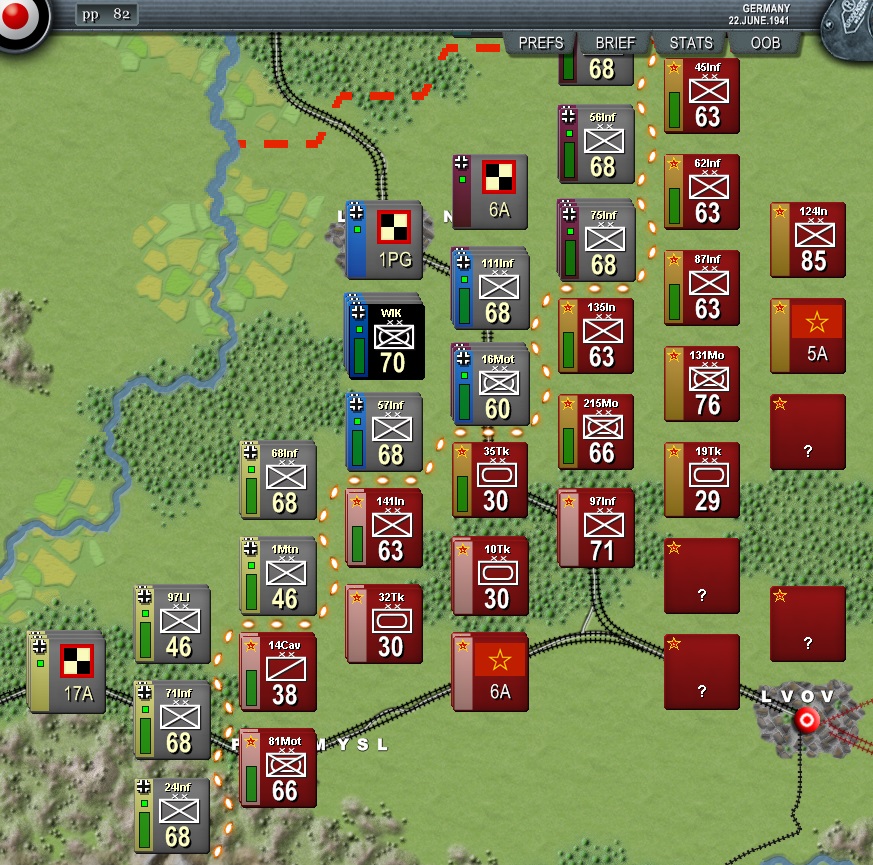The height and width of the screenshot is (865, 873).
Task: Select the 97LI light infantry unit
Action: click(x=176, y=625)
